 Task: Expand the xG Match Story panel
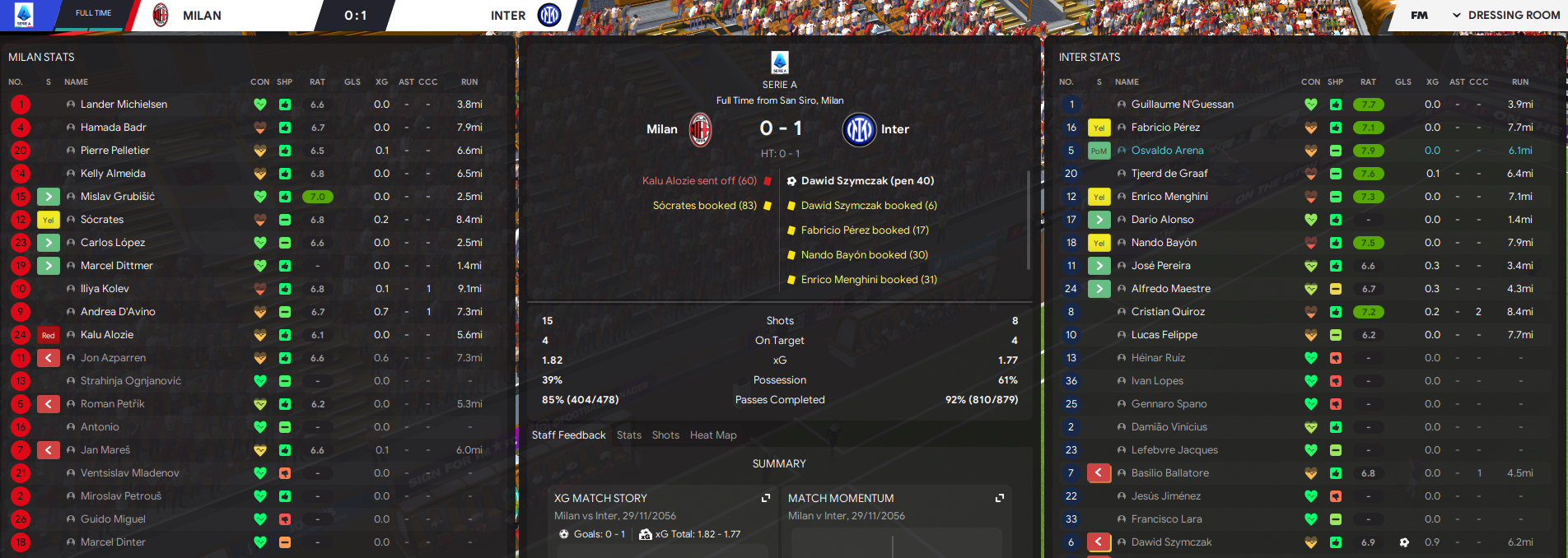click(x=766, y=498)
